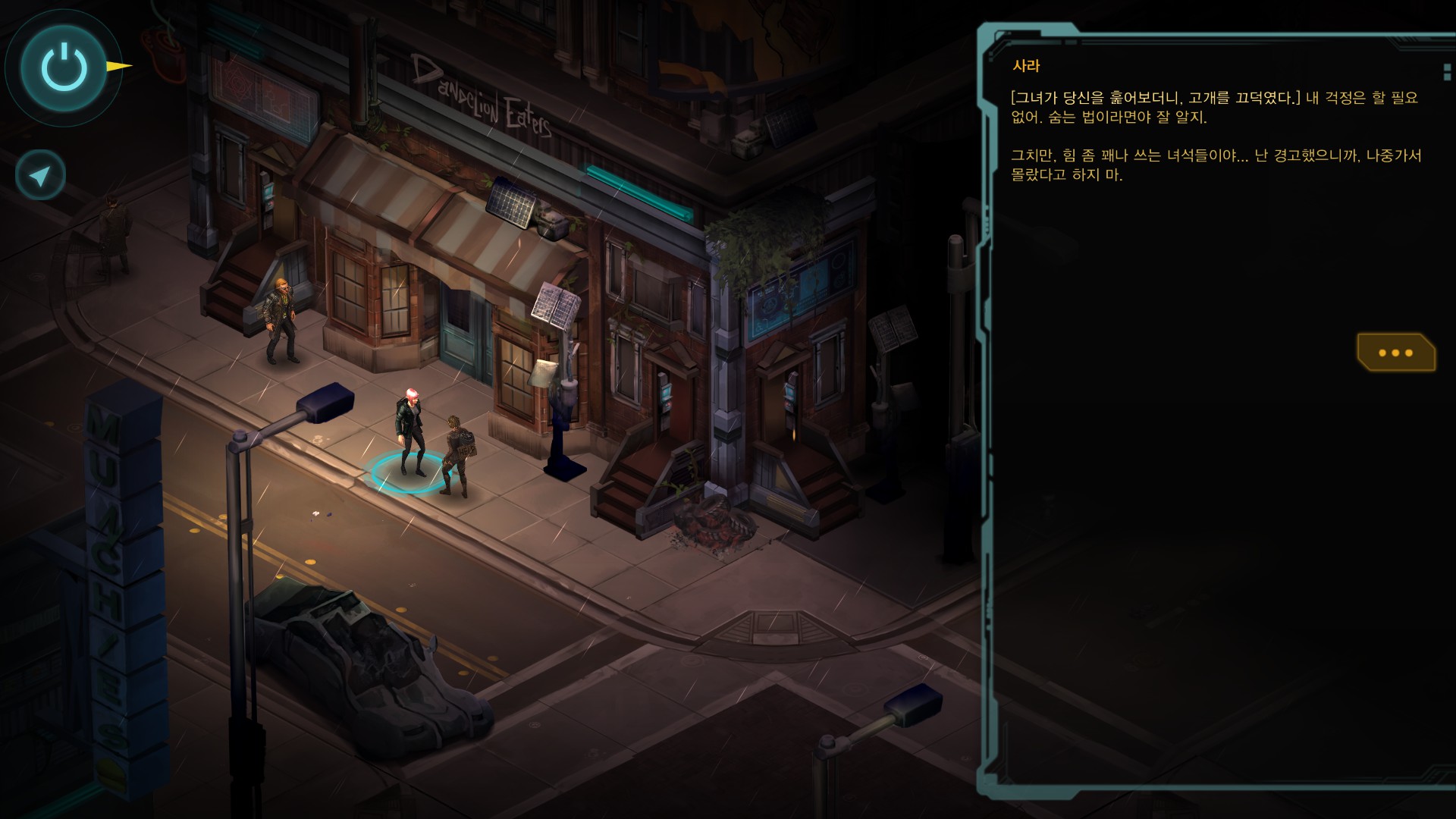Click the power symbol menu button
The image size is (1456, 819).
point(64,67)
